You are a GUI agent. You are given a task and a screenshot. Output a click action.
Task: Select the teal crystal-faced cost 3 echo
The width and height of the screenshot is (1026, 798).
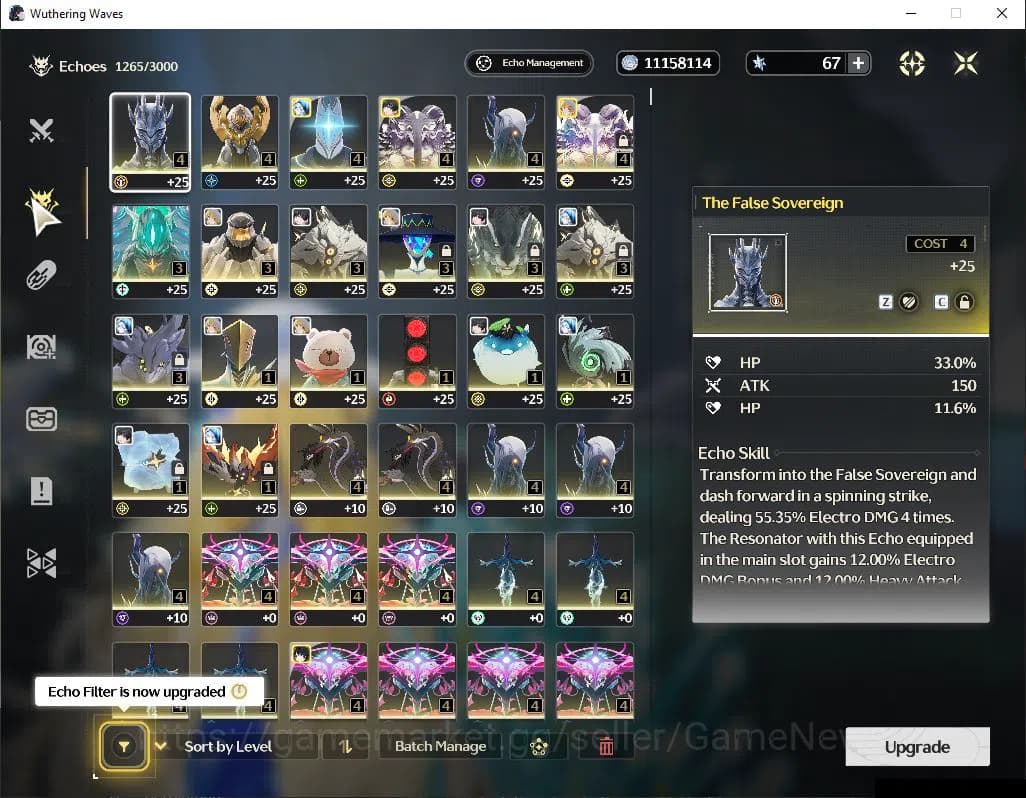[150, 250]
